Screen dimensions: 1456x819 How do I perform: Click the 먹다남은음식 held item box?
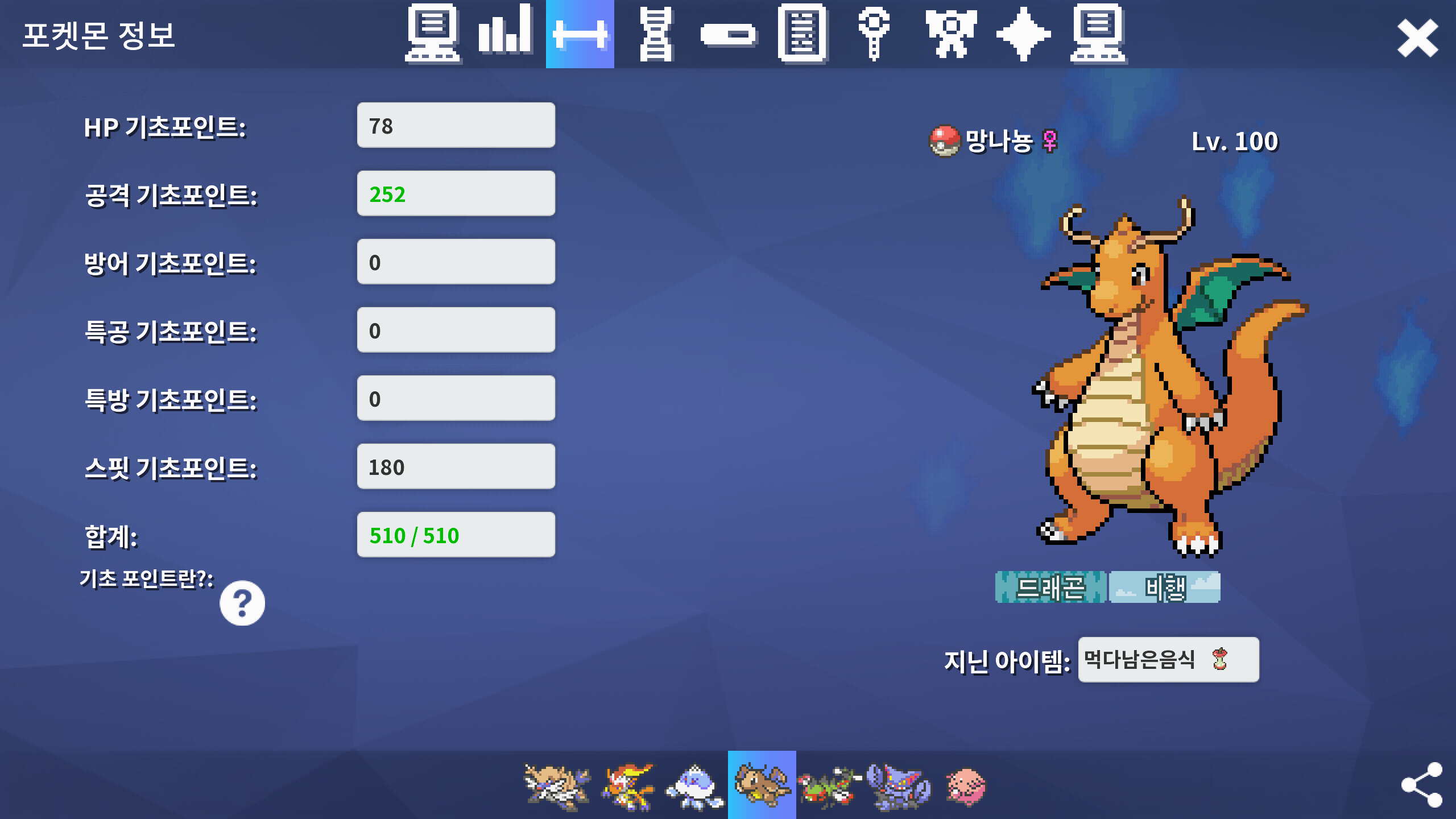coord(1168,660)
